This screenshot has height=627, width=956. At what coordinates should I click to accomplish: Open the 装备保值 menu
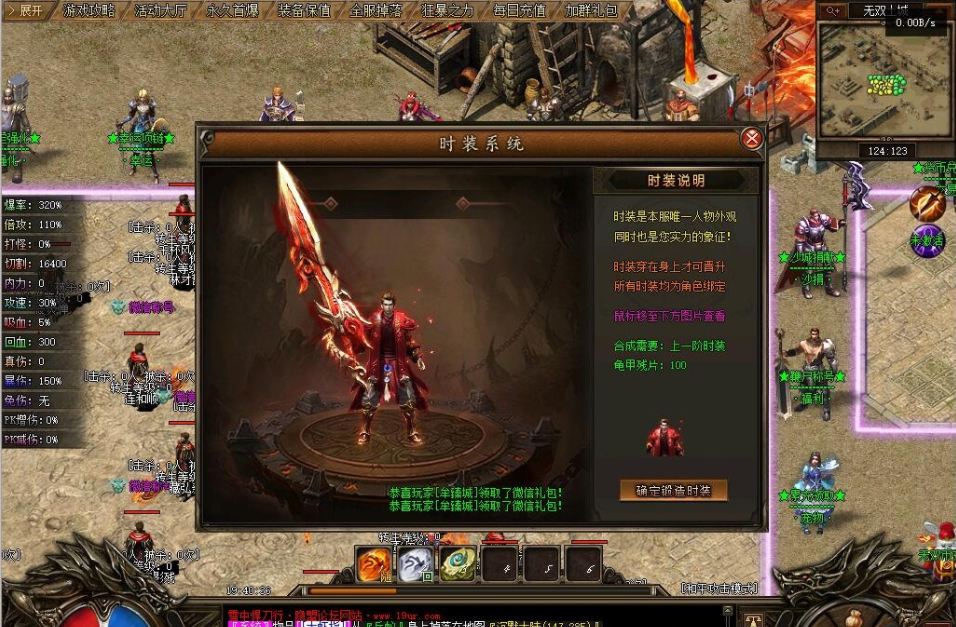point(304,11)
